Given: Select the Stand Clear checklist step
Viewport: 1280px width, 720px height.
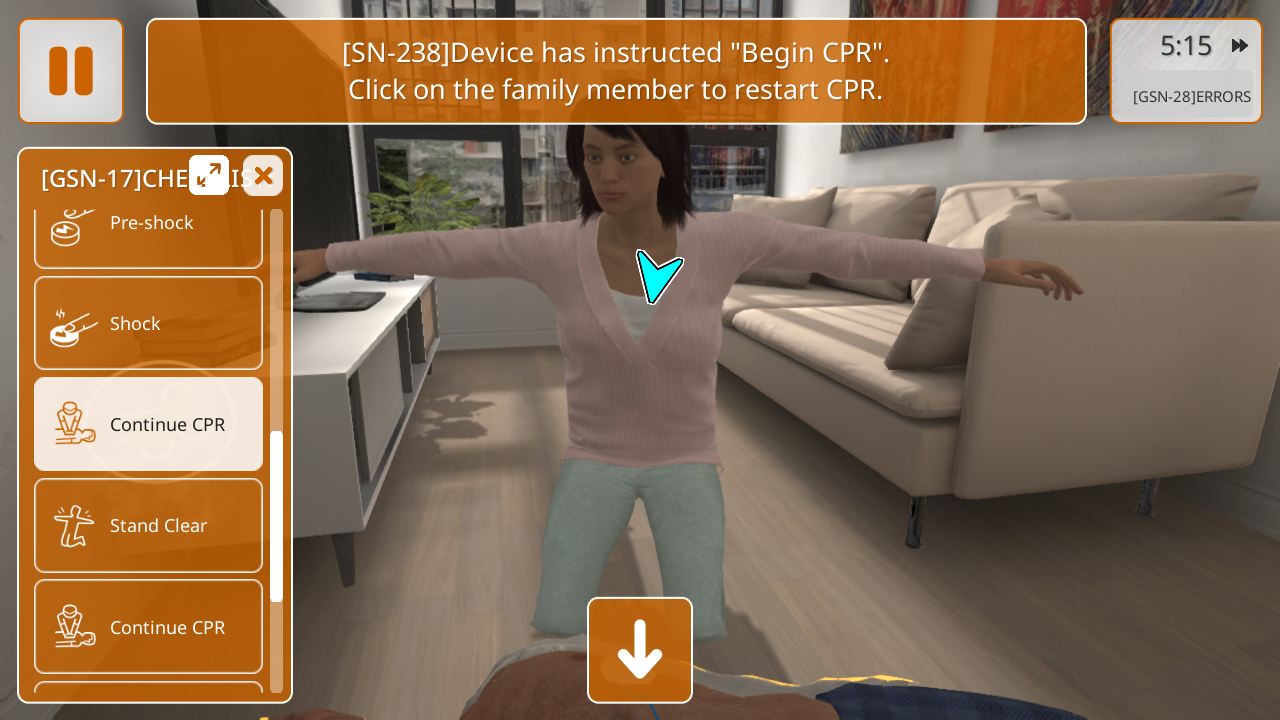Looking at the screenshot, I should 149,525.
